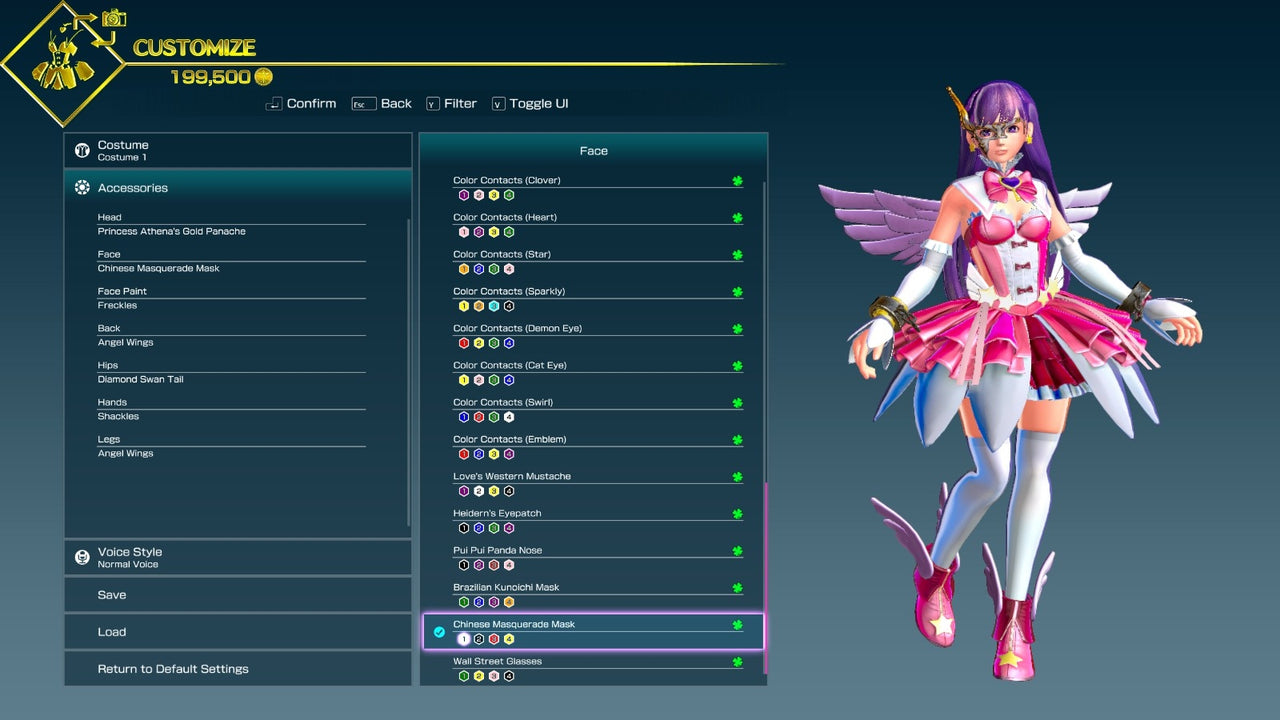1280x720 pixels.
Task: Click the microphone icon beside Voice Style
Action: pos(82,557)
